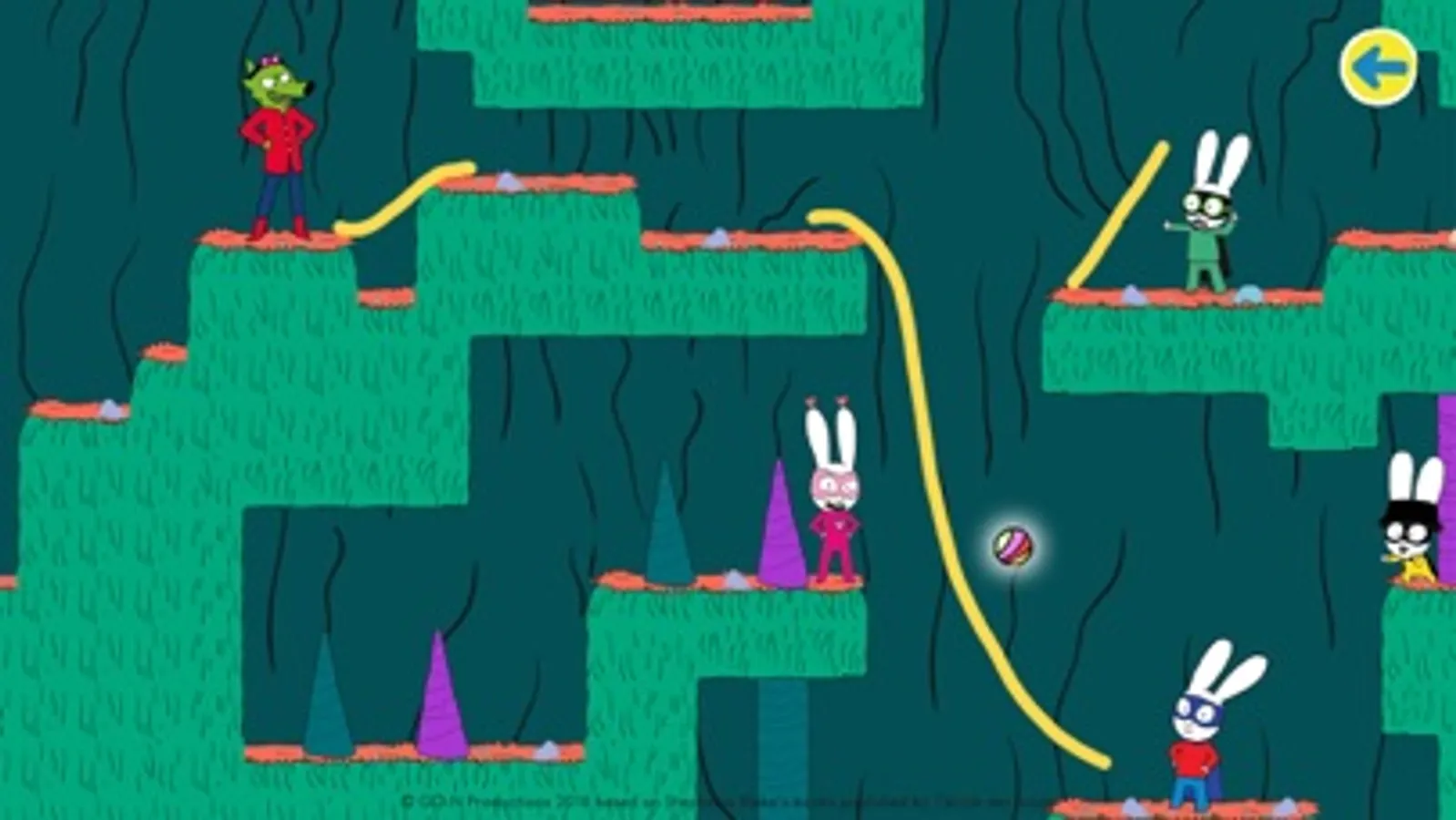The height and width of the screenshot is (820, 1456).
Task: Click the yellow back arrow button
Action: [x=1380, y=66]
